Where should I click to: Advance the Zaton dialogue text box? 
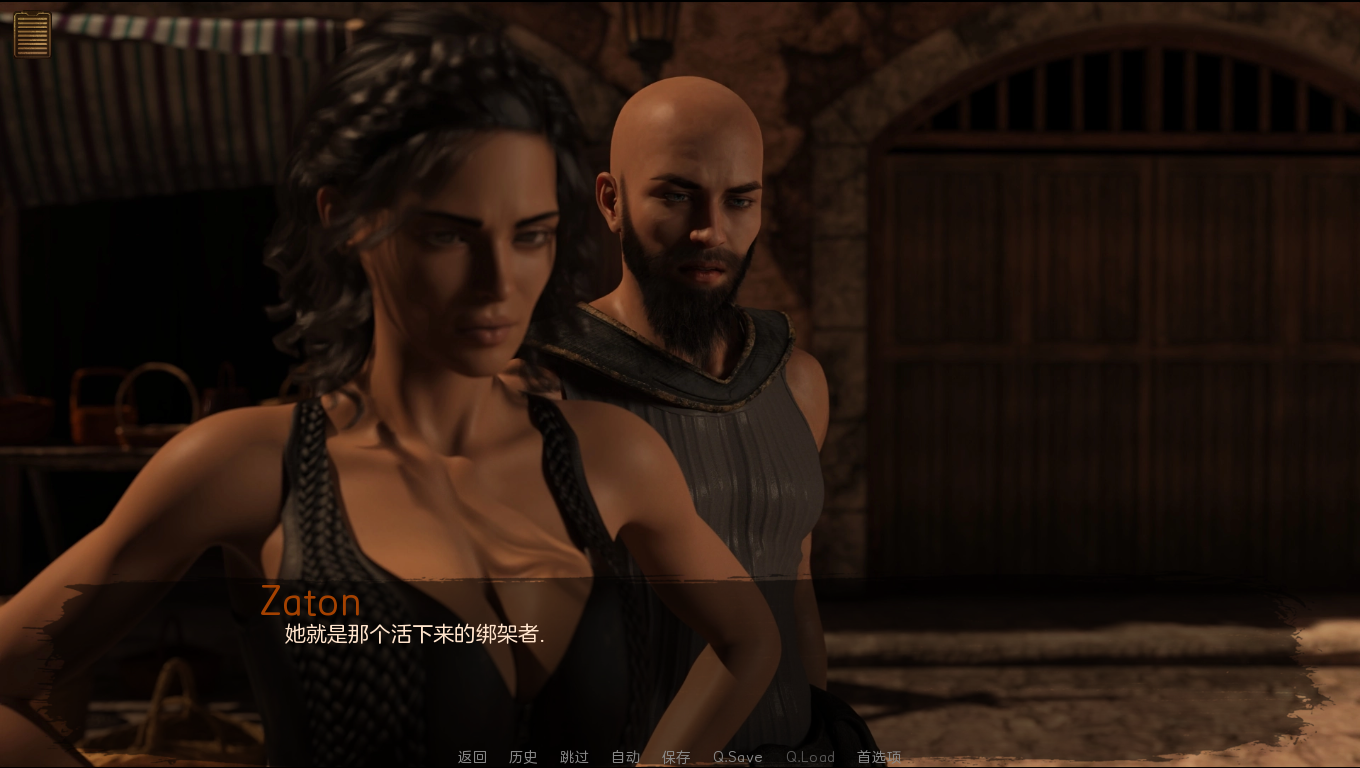coord(680,650)
